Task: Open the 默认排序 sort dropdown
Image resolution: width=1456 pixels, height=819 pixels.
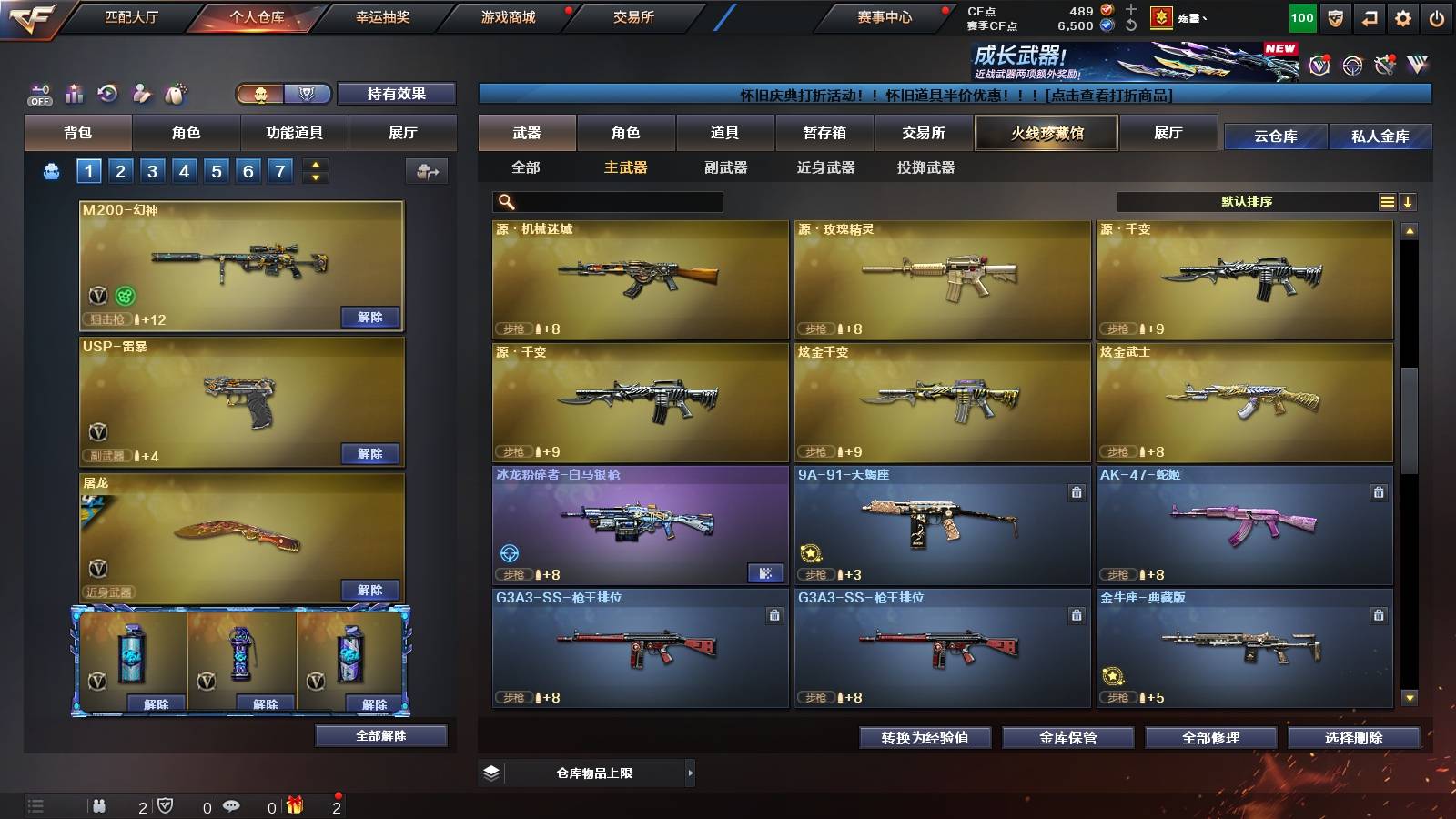Action: point(1247,201)
